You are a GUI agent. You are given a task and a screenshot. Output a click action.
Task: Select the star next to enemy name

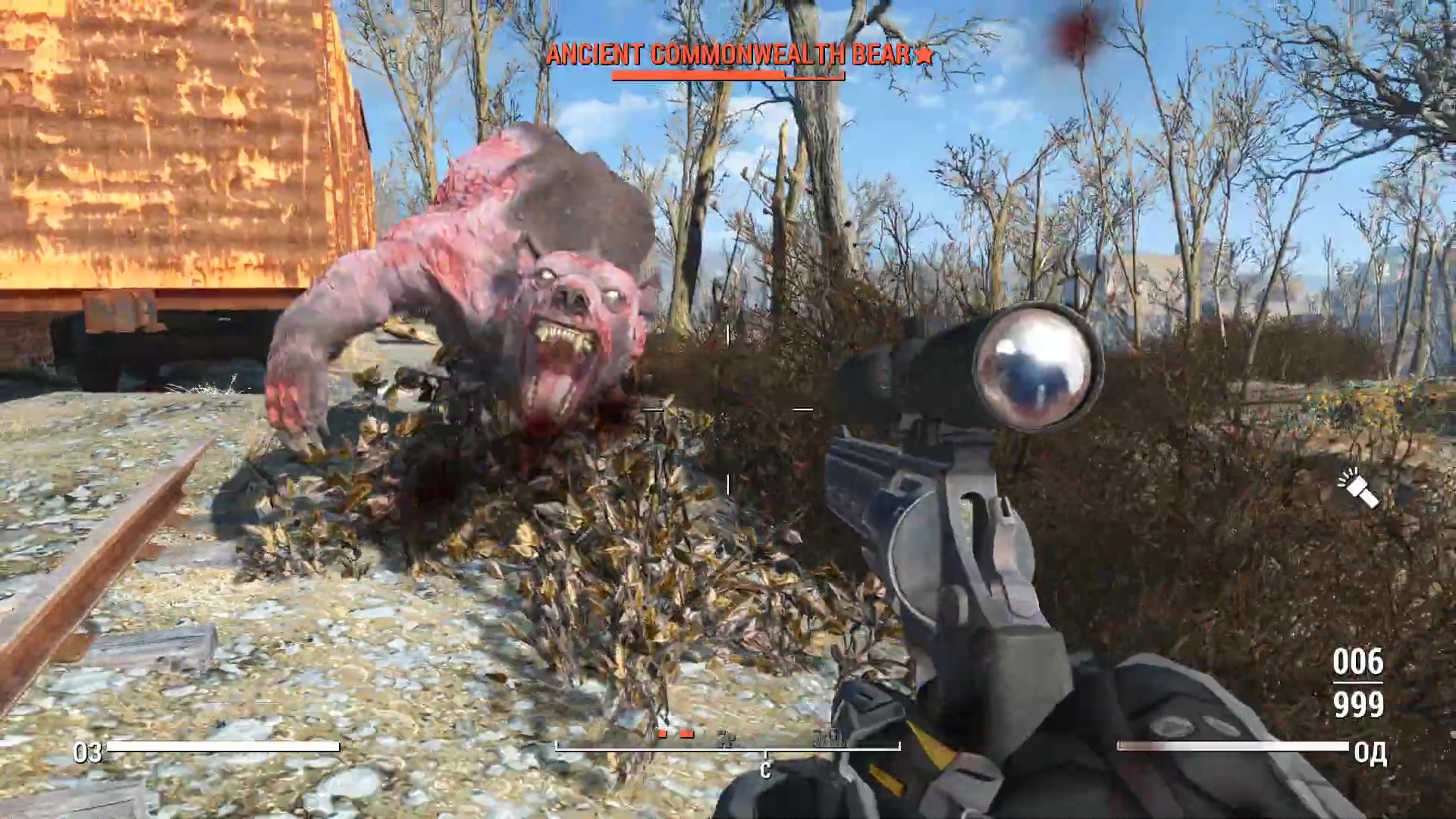click(924, 55)
